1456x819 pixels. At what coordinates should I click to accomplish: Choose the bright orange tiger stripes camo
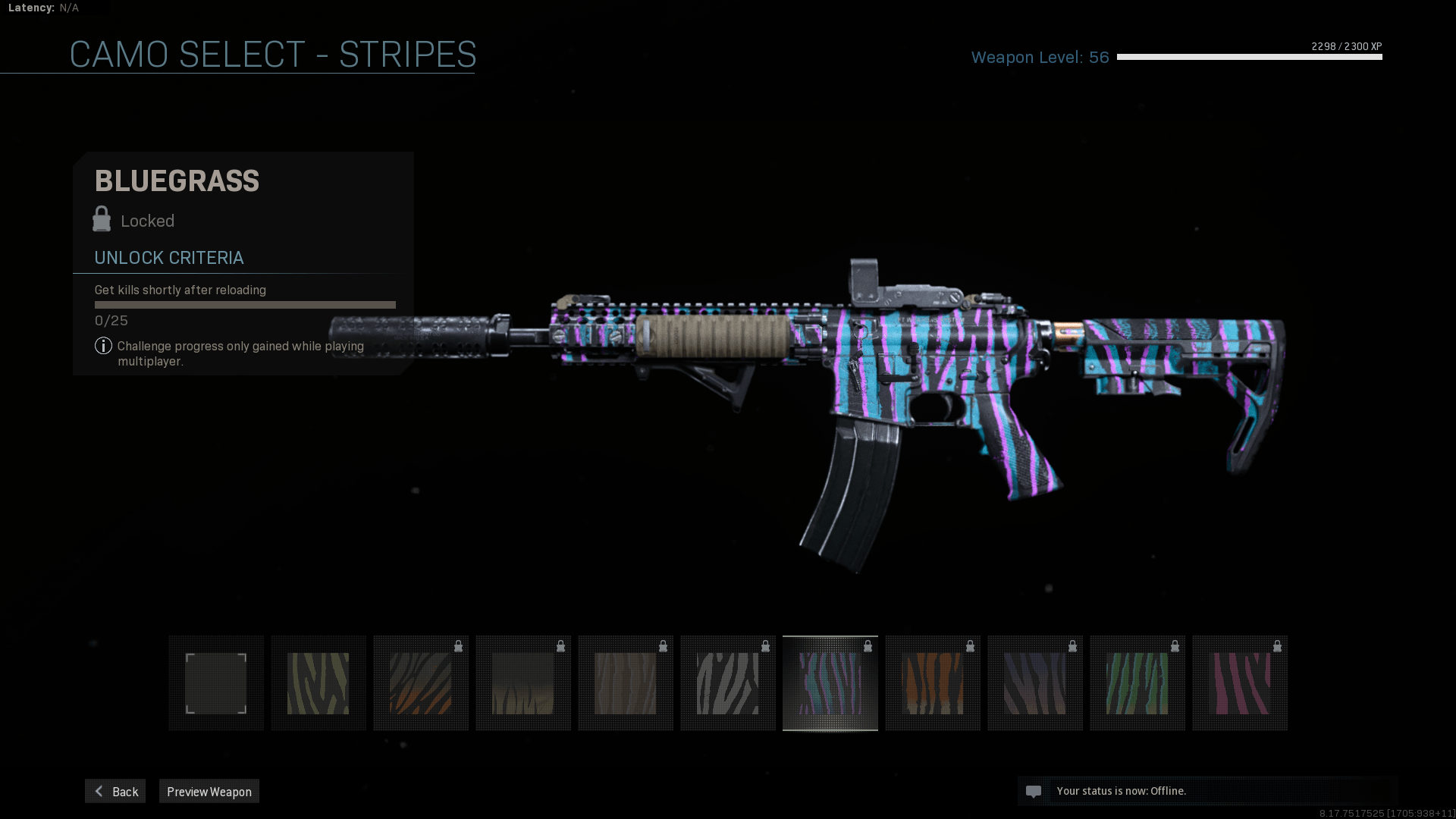point(933,683)
